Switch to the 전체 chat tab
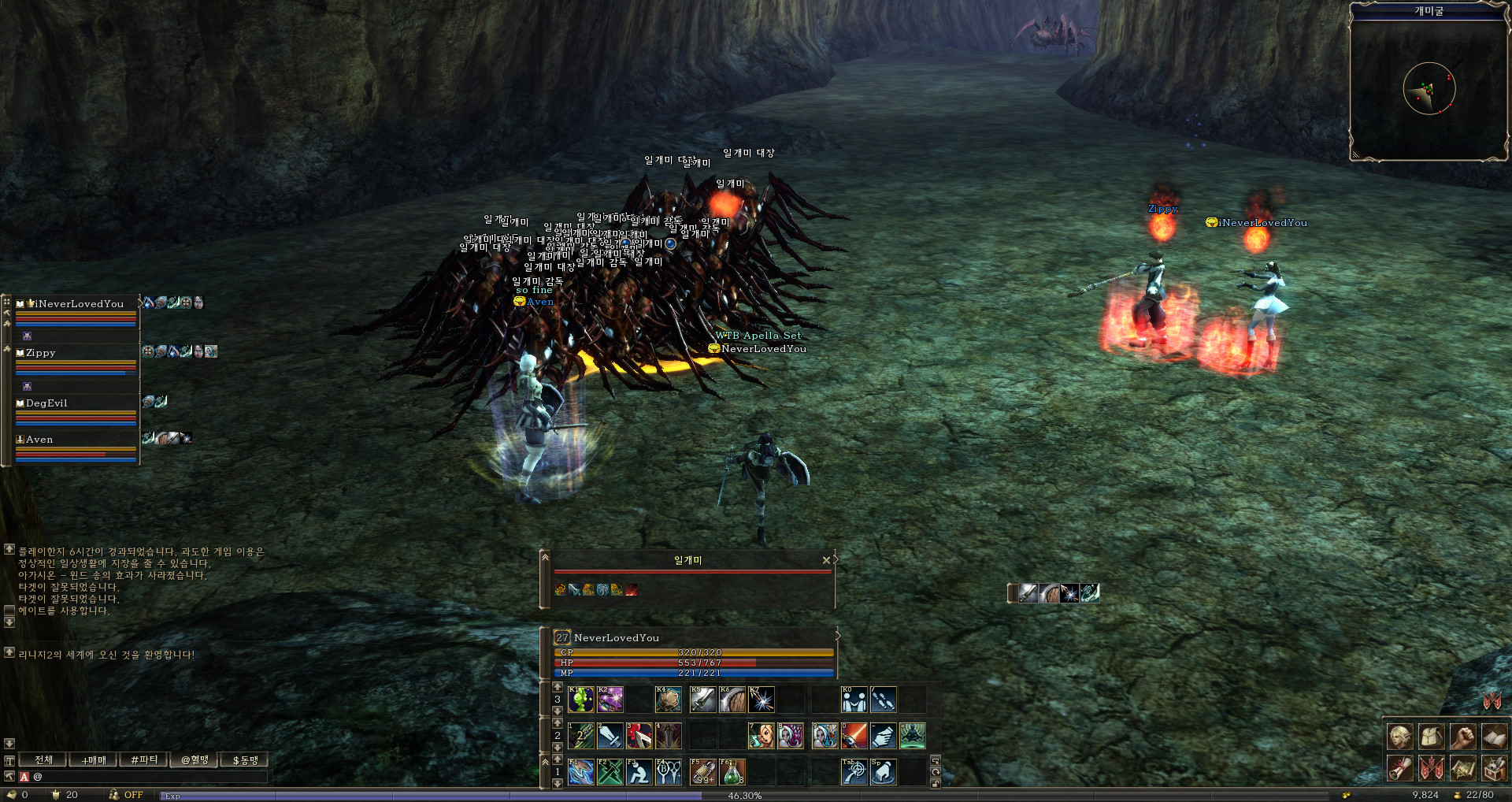The image size is (1512, 802). coord(44,759)
